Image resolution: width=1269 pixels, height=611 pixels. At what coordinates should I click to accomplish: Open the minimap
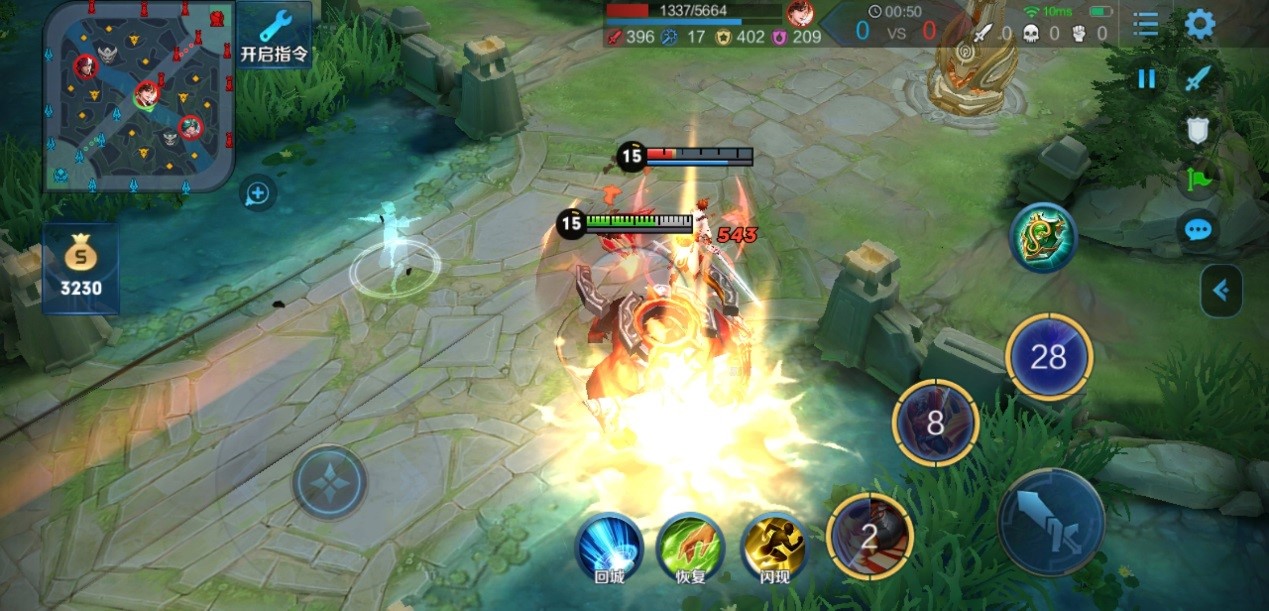click(x=139, y=97)
